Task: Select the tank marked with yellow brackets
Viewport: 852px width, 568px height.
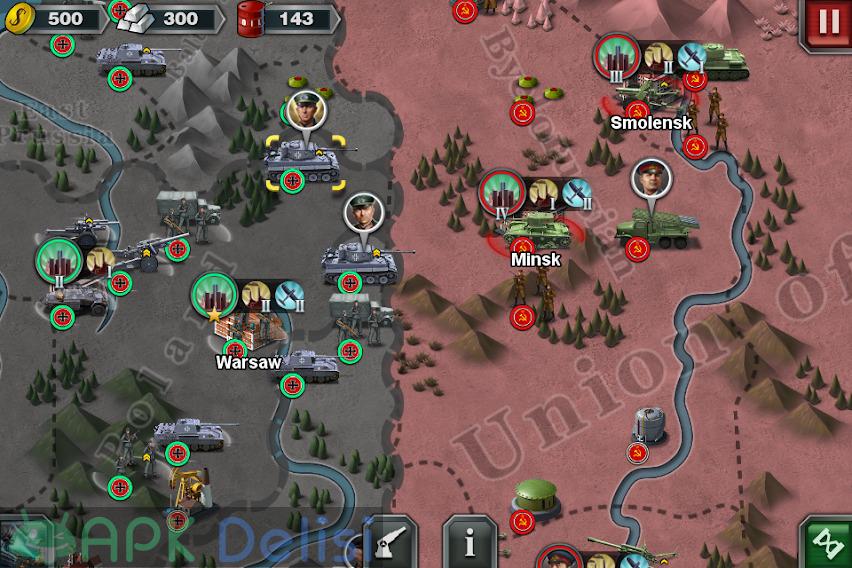Action: [305, 160]
